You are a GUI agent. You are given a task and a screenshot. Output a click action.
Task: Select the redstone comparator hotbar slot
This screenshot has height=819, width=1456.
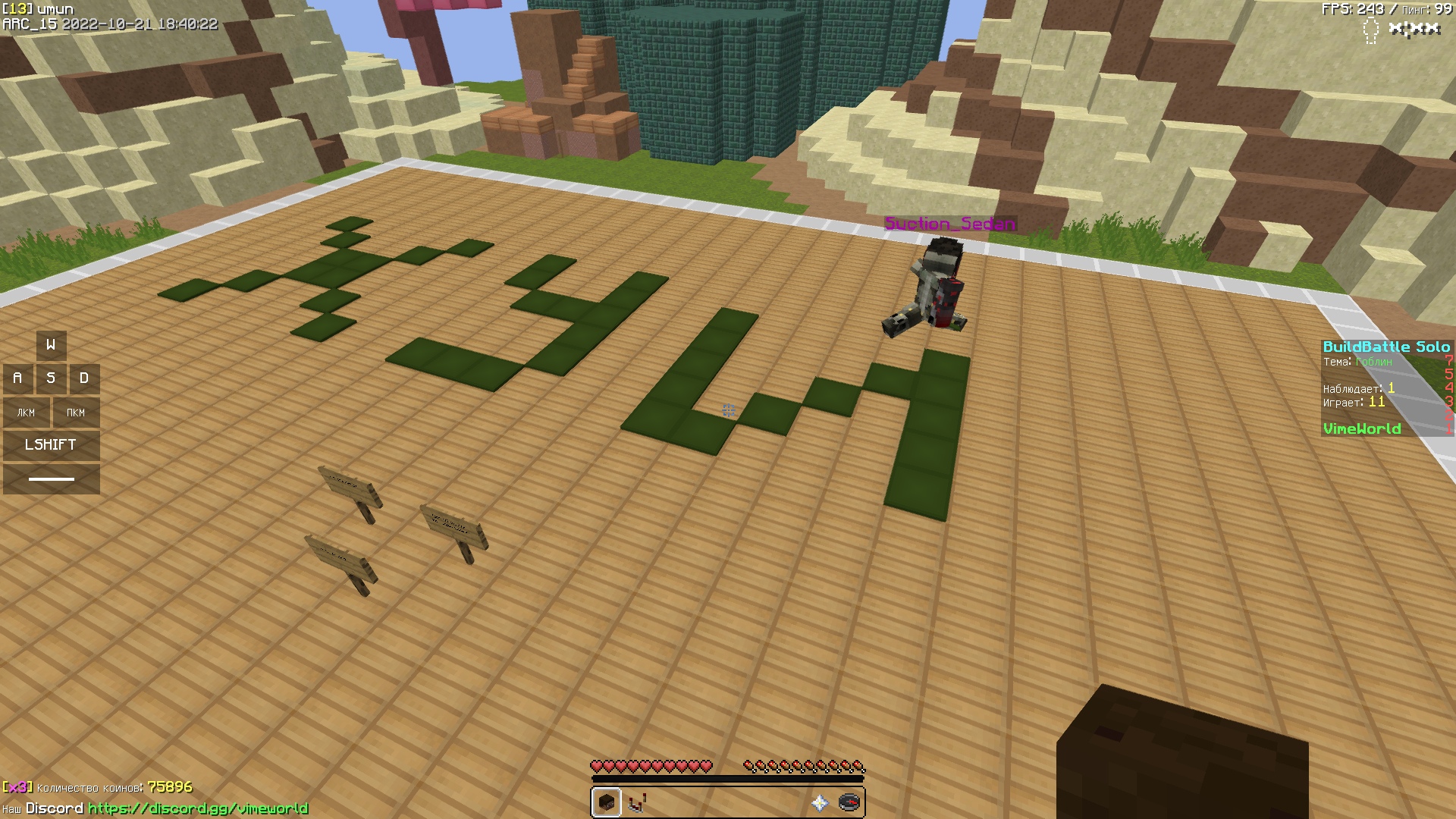point(637,802)
